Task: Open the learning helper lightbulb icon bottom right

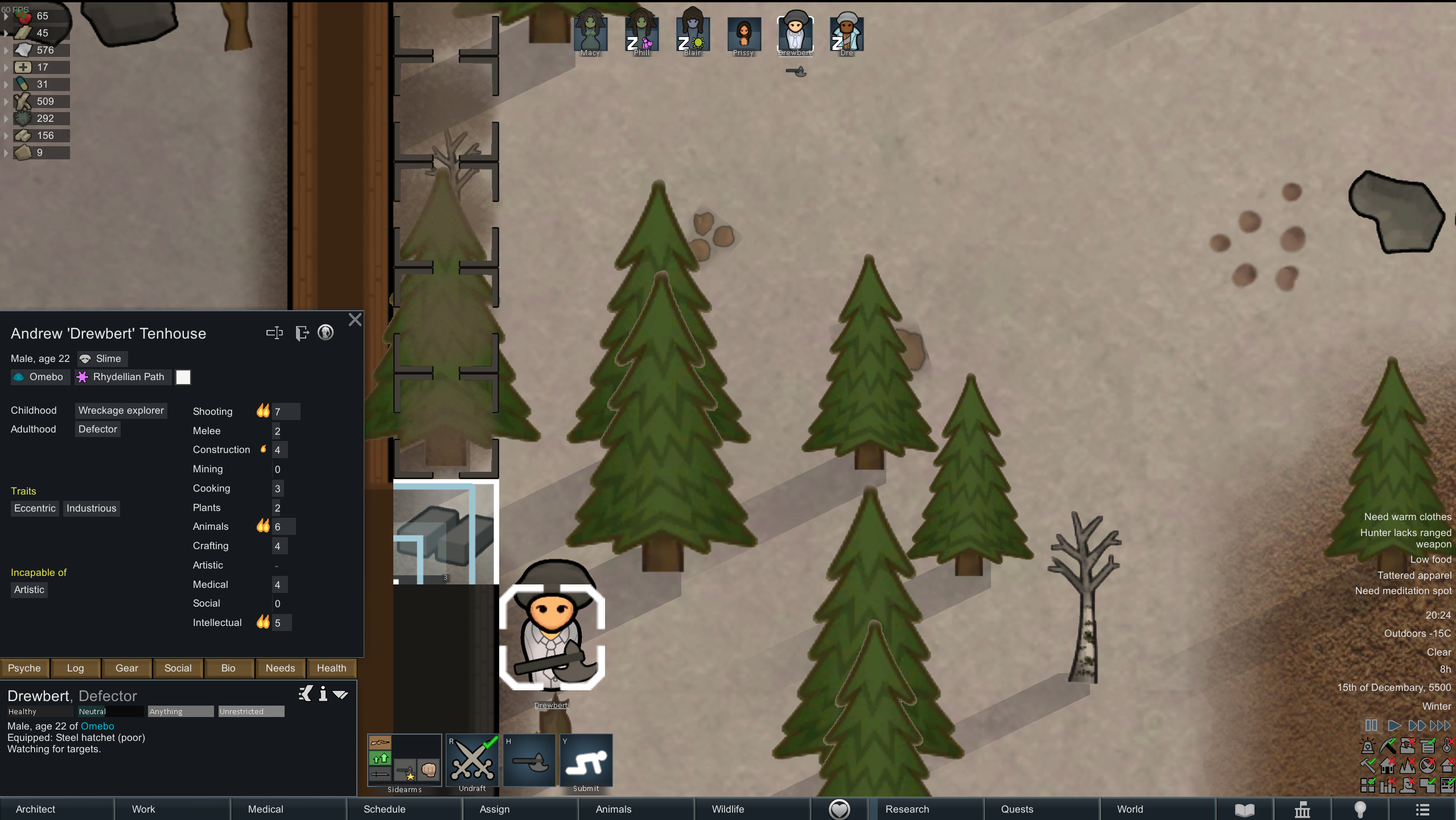Action: (1362, 809)
